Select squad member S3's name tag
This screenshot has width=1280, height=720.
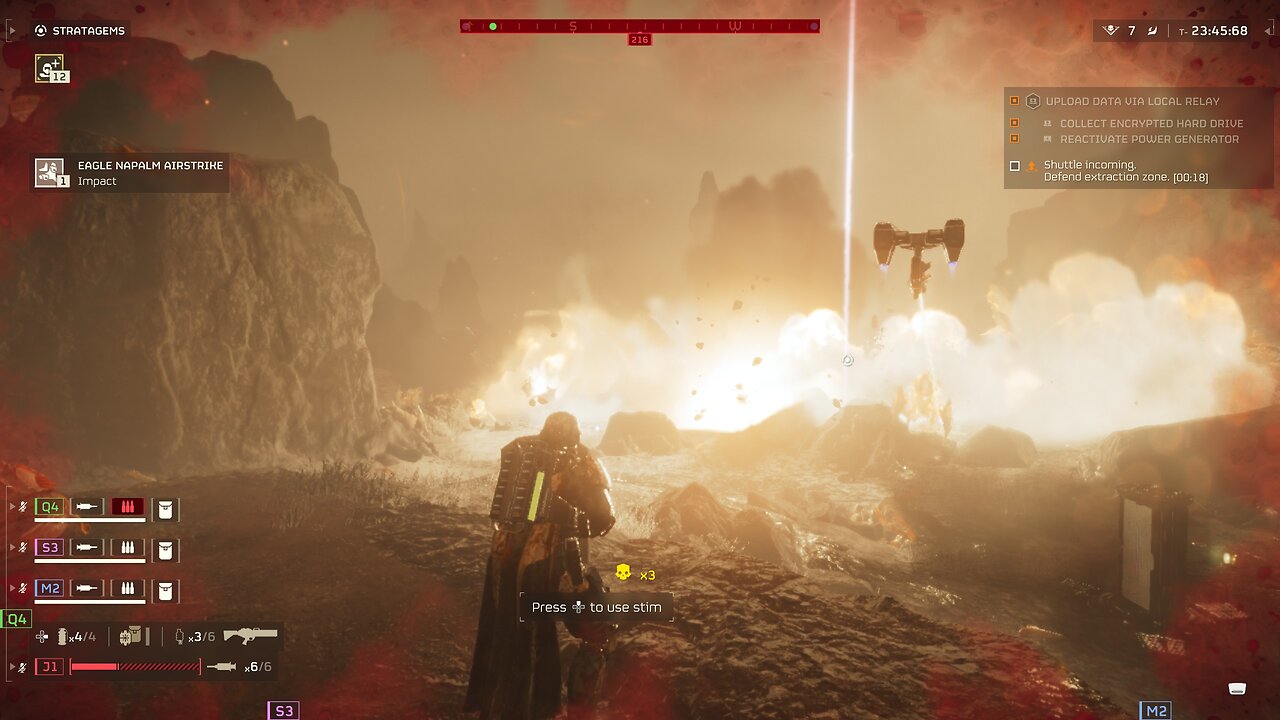coord(50,548)
